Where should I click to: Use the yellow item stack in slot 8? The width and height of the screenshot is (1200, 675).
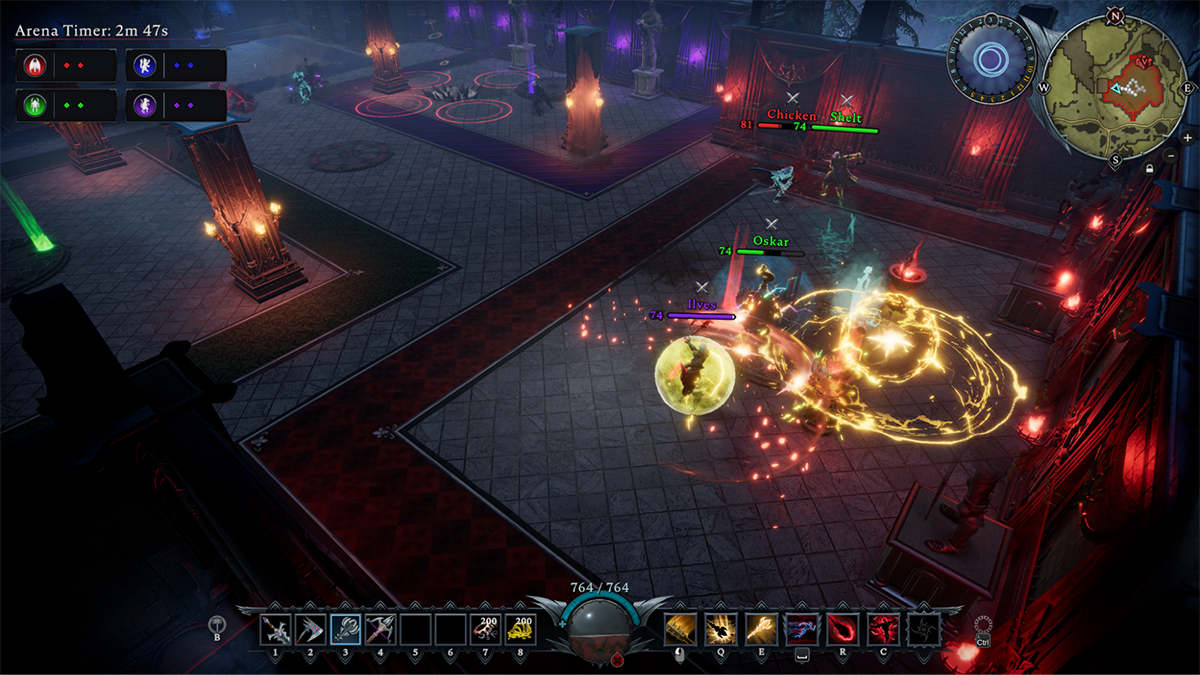520,629
